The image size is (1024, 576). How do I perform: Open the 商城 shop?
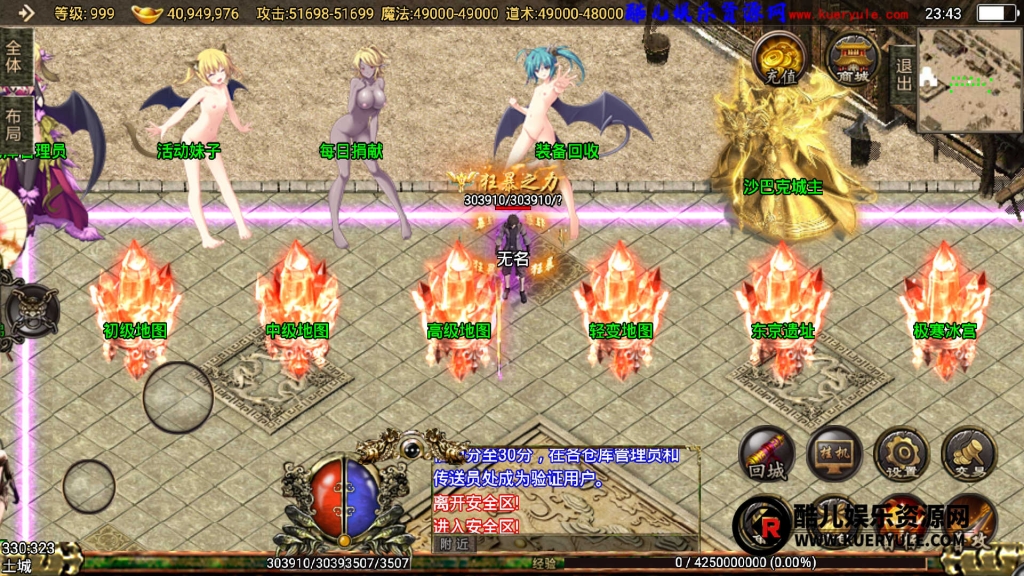(x=852, y=59)
